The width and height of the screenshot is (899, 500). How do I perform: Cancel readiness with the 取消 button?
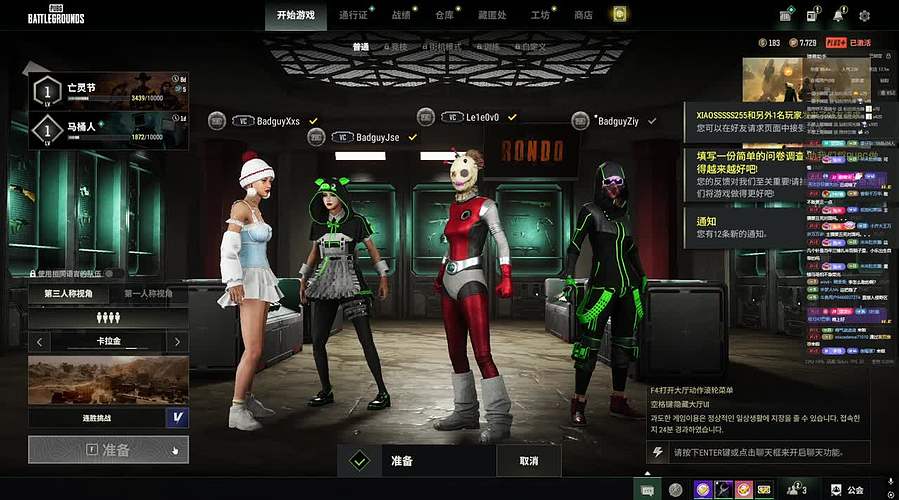tap(527, 461)
